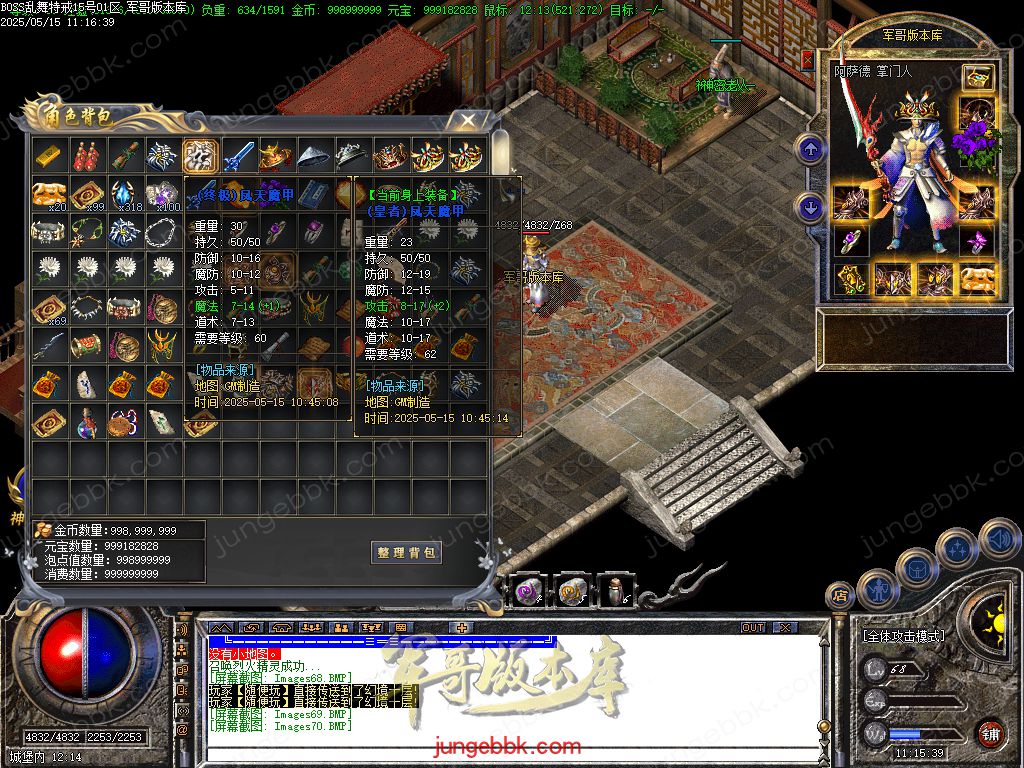Click the 整理背包 sort bag button
The image size is (1024, 768).
tap(405, 553)
